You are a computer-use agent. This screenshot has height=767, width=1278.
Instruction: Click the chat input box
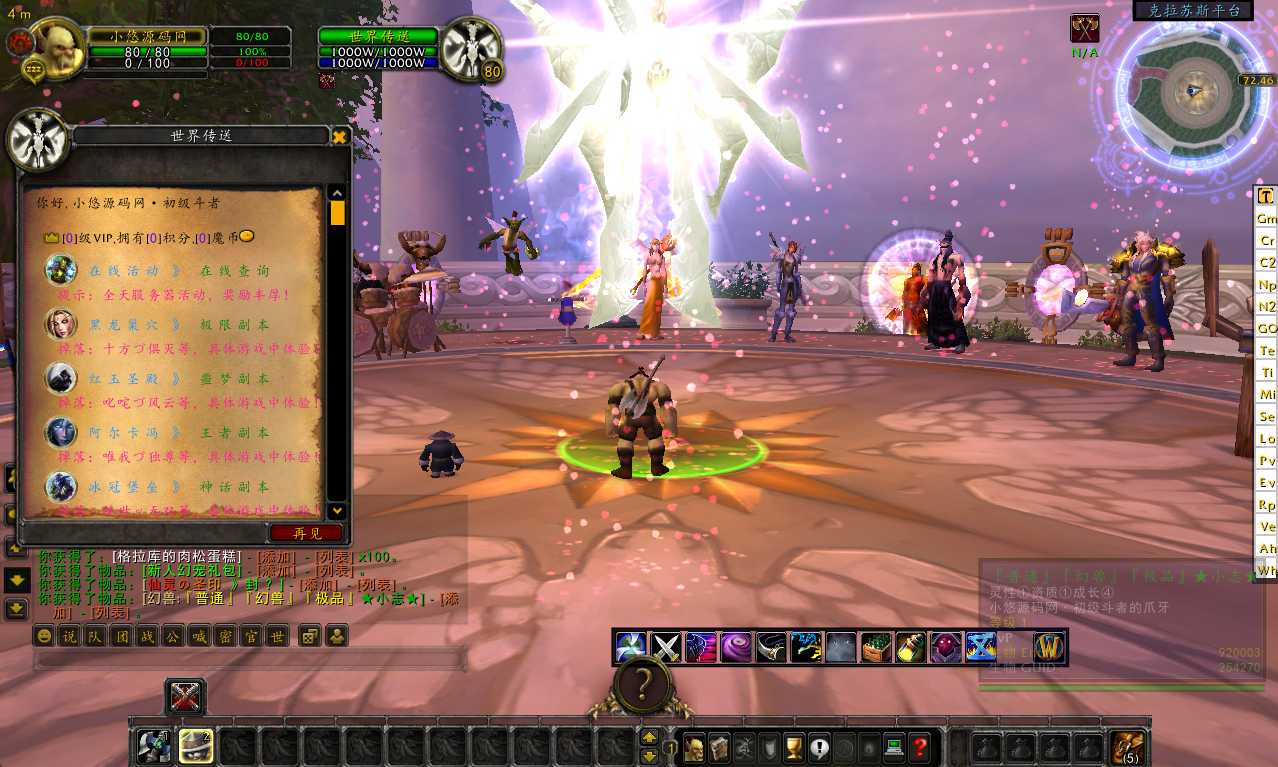click(x=250, y=660)
